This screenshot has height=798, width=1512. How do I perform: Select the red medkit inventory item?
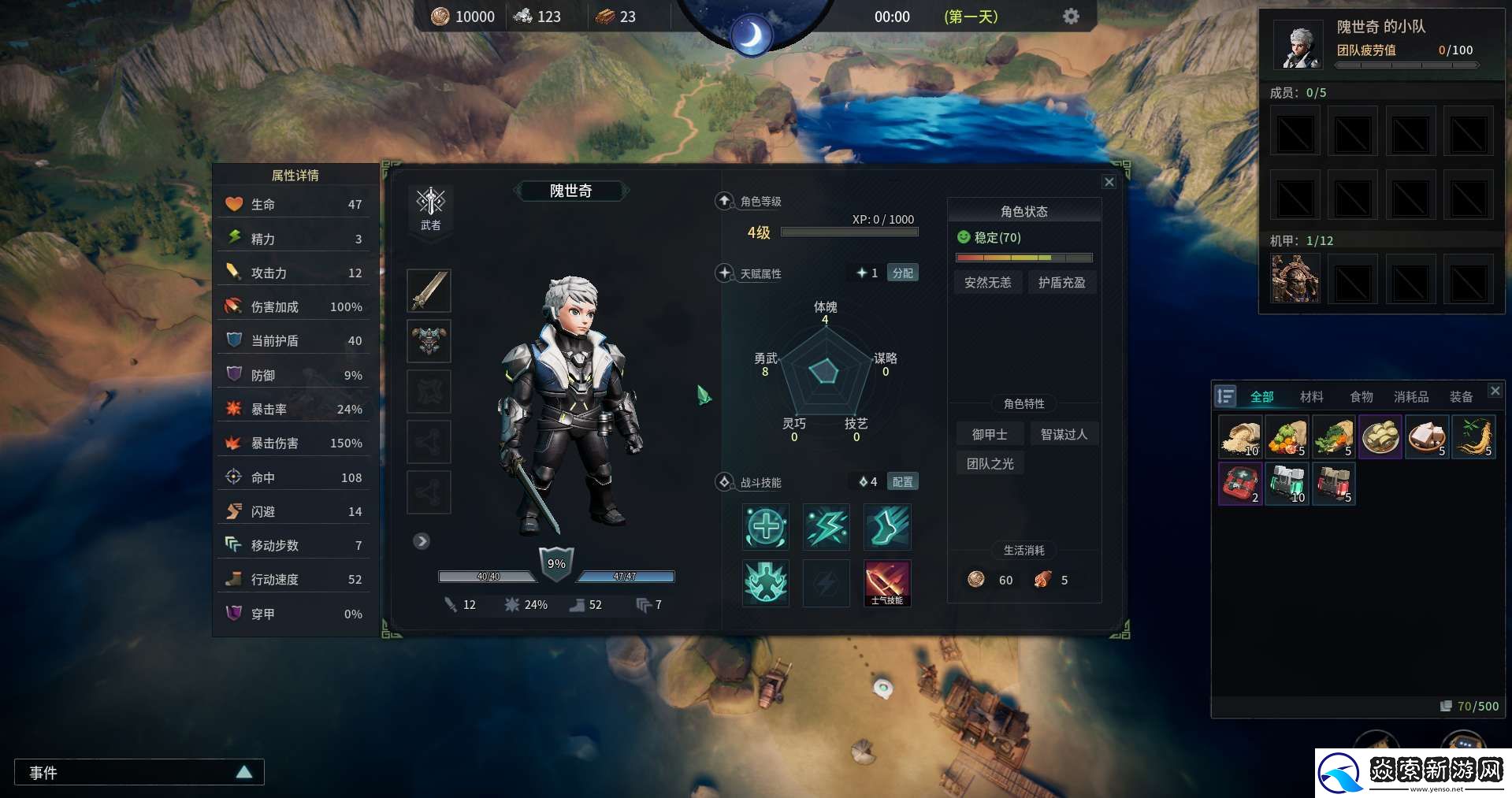coord(1240,483)
